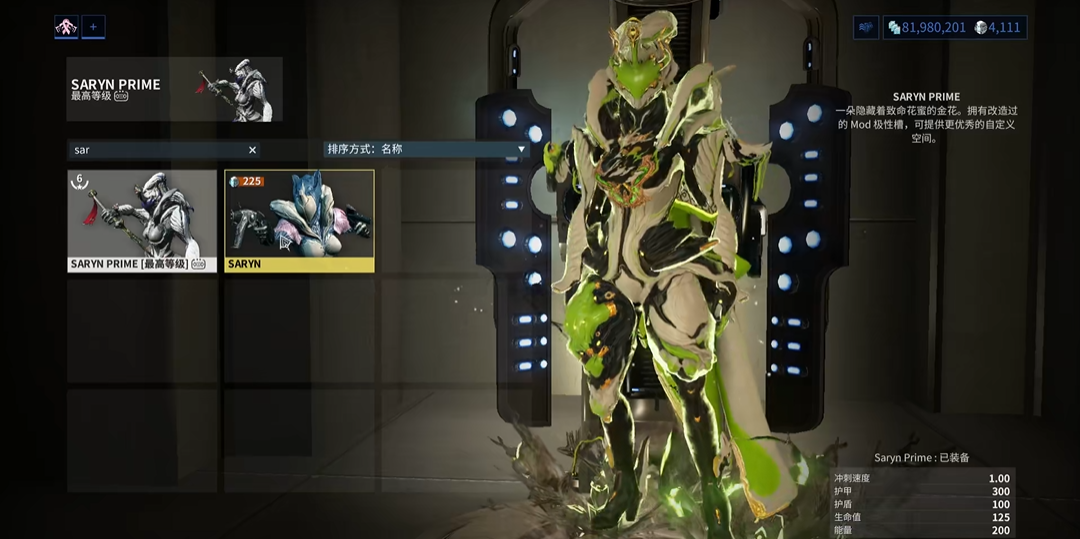Choose the Saryn tile priced at 225
This screenshot has height=539, width=1080.
(299, 220)
